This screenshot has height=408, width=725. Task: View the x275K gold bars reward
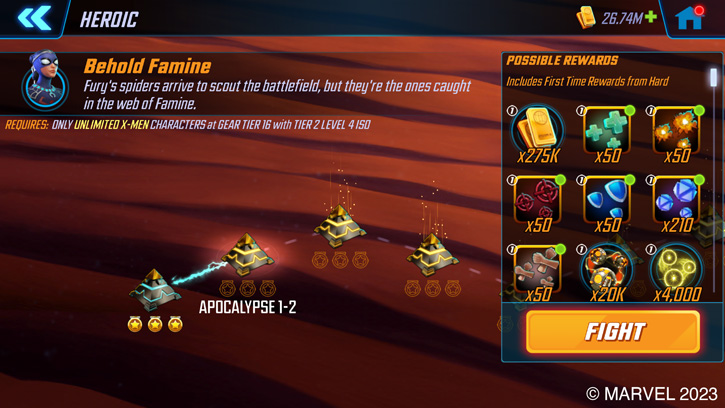(537, 132)
